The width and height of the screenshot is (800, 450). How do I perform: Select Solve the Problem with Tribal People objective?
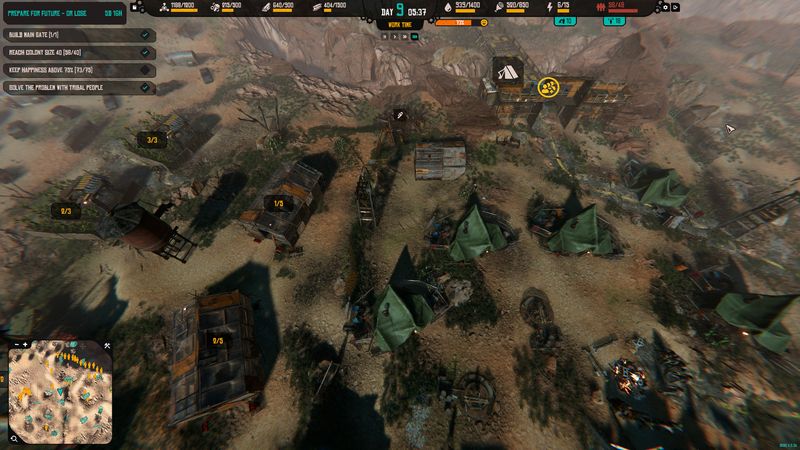[70, 88]
